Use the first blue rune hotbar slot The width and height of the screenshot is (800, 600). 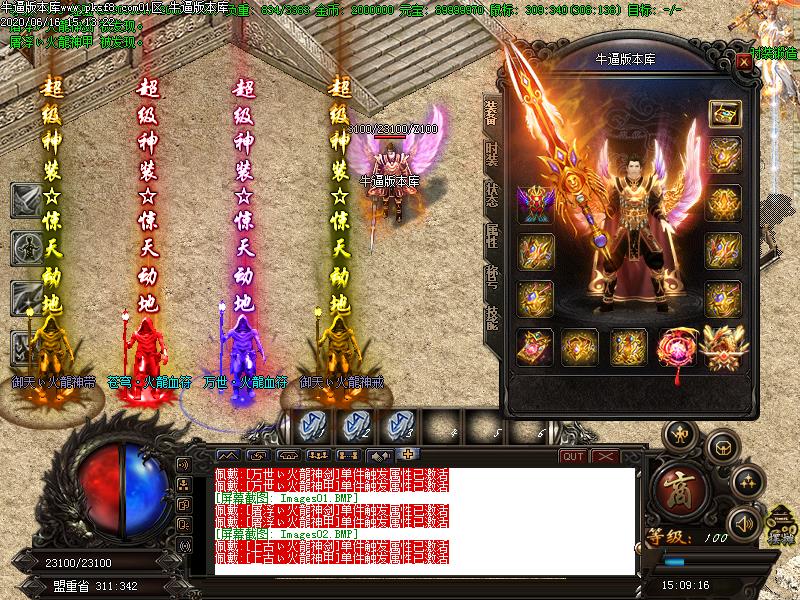coord(313,425)
